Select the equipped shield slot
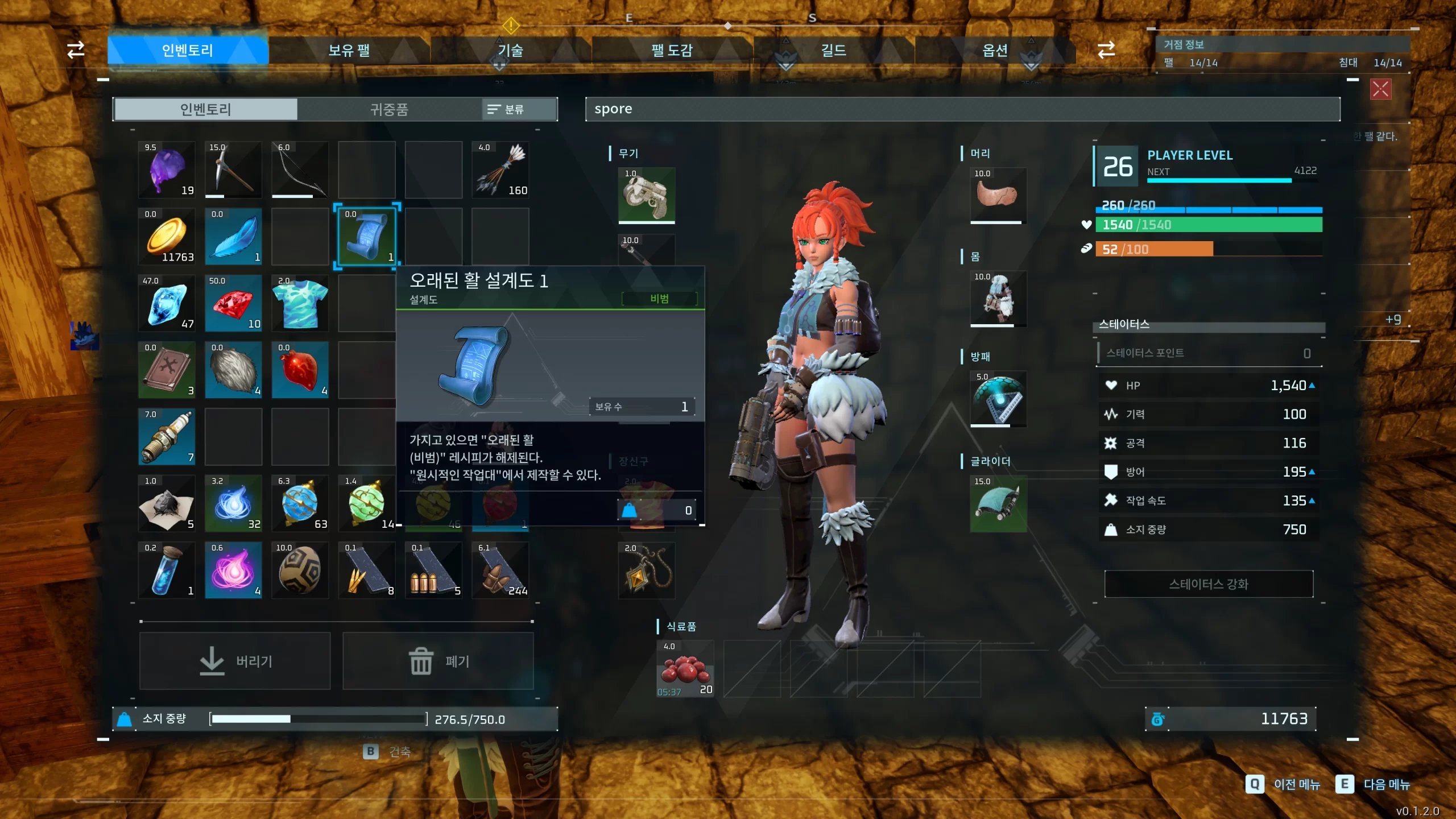Screen dimensions: 1456x819 coord(998,399)
